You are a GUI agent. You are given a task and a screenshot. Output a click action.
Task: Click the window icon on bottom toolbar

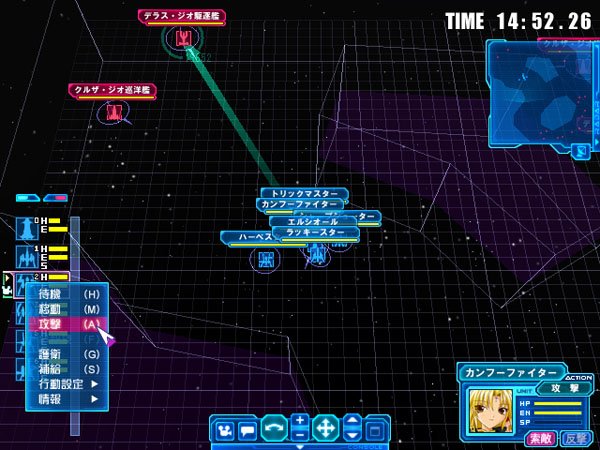[374, 431]
